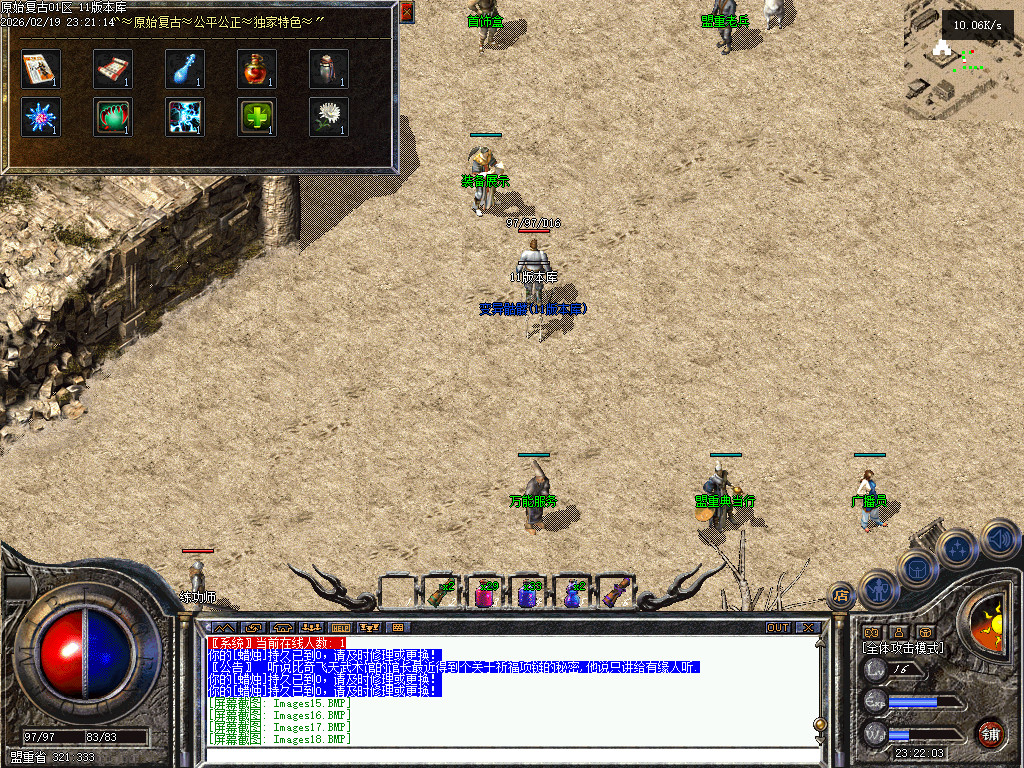1024x768 pixels.
Task: Use the pink potion in the quick belt
Action: [484, 593]
